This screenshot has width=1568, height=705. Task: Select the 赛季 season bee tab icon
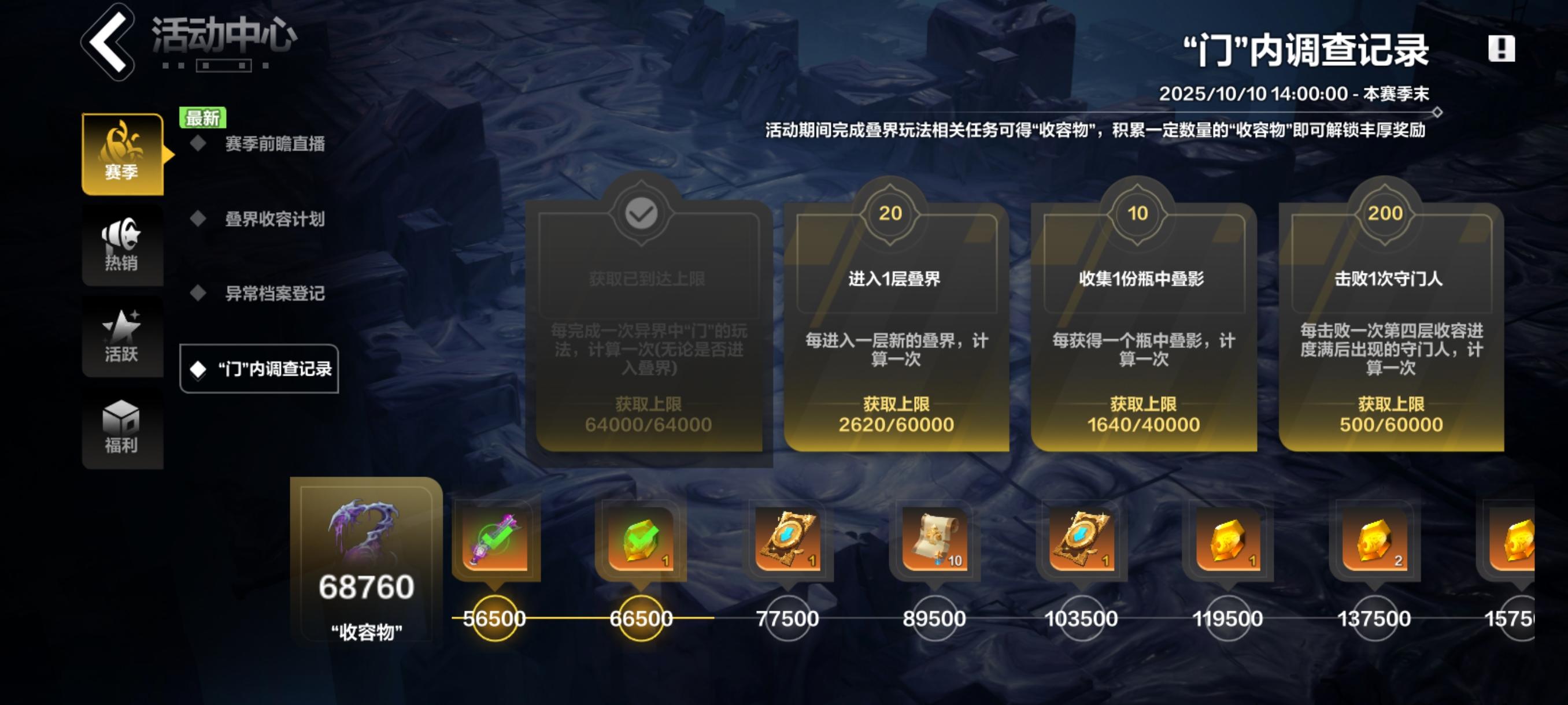[122, 153]
